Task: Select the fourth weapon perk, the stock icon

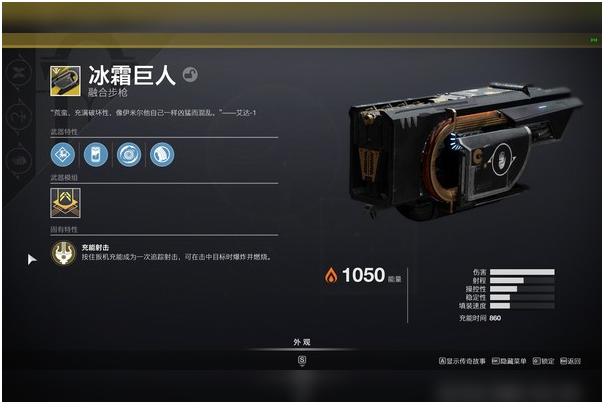Action: [161, 155]
